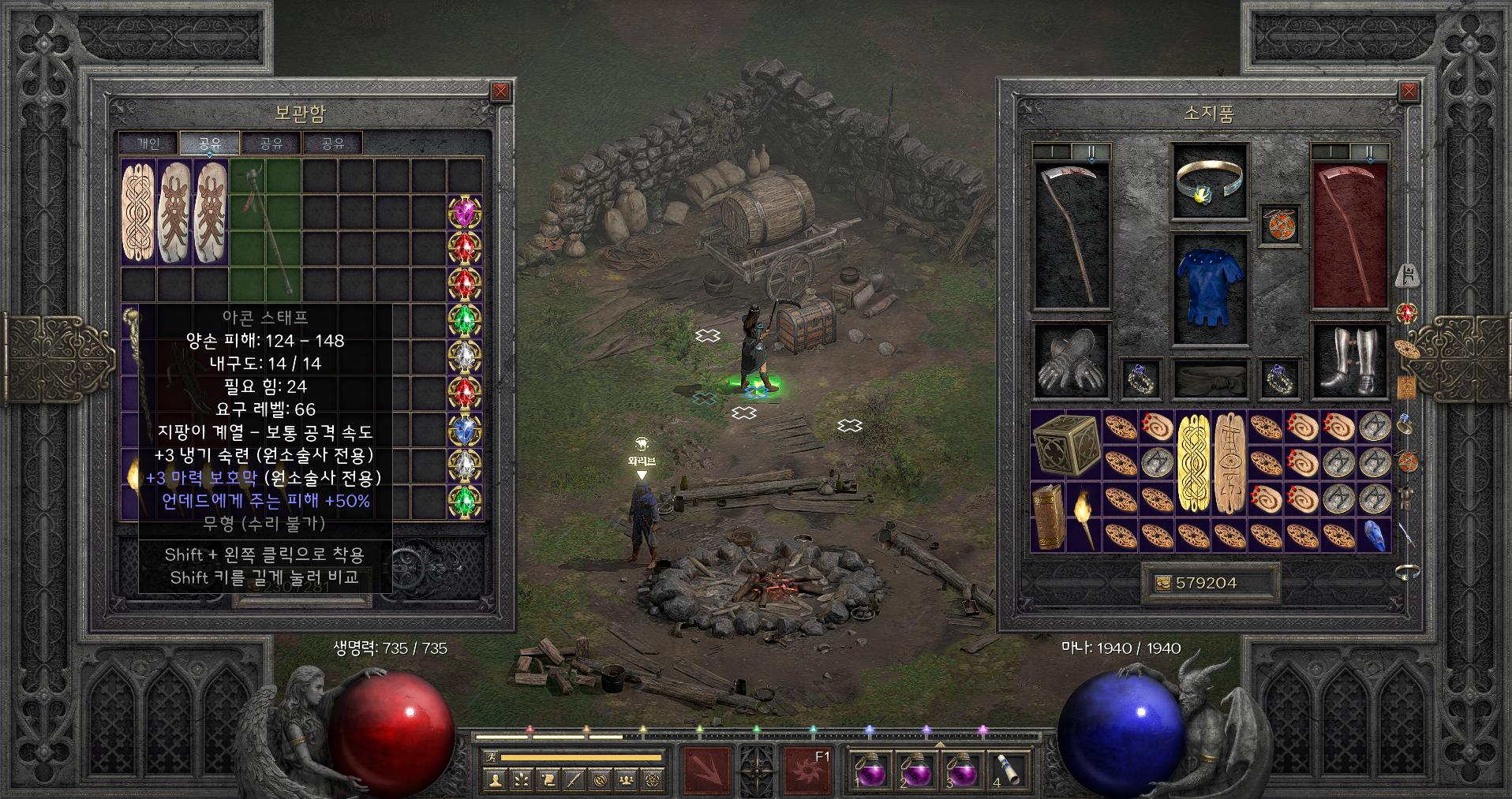The width and height of the screenshot is (1512, 799).
Task: Switch to the personal 개인 stash tab
Action: click(148, 144)
